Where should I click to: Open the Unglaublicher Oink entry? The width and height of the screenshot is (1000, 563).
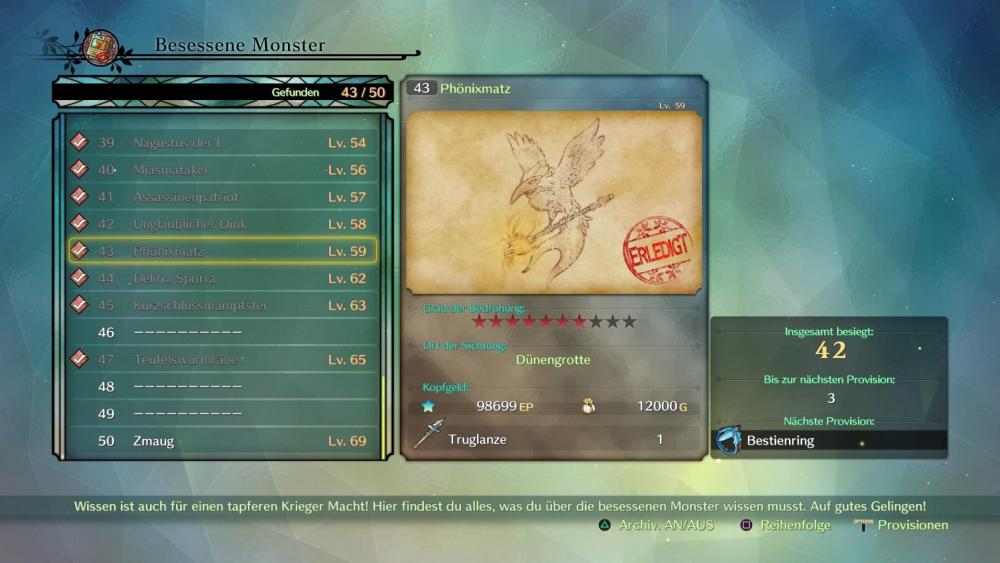click(222, 224)
